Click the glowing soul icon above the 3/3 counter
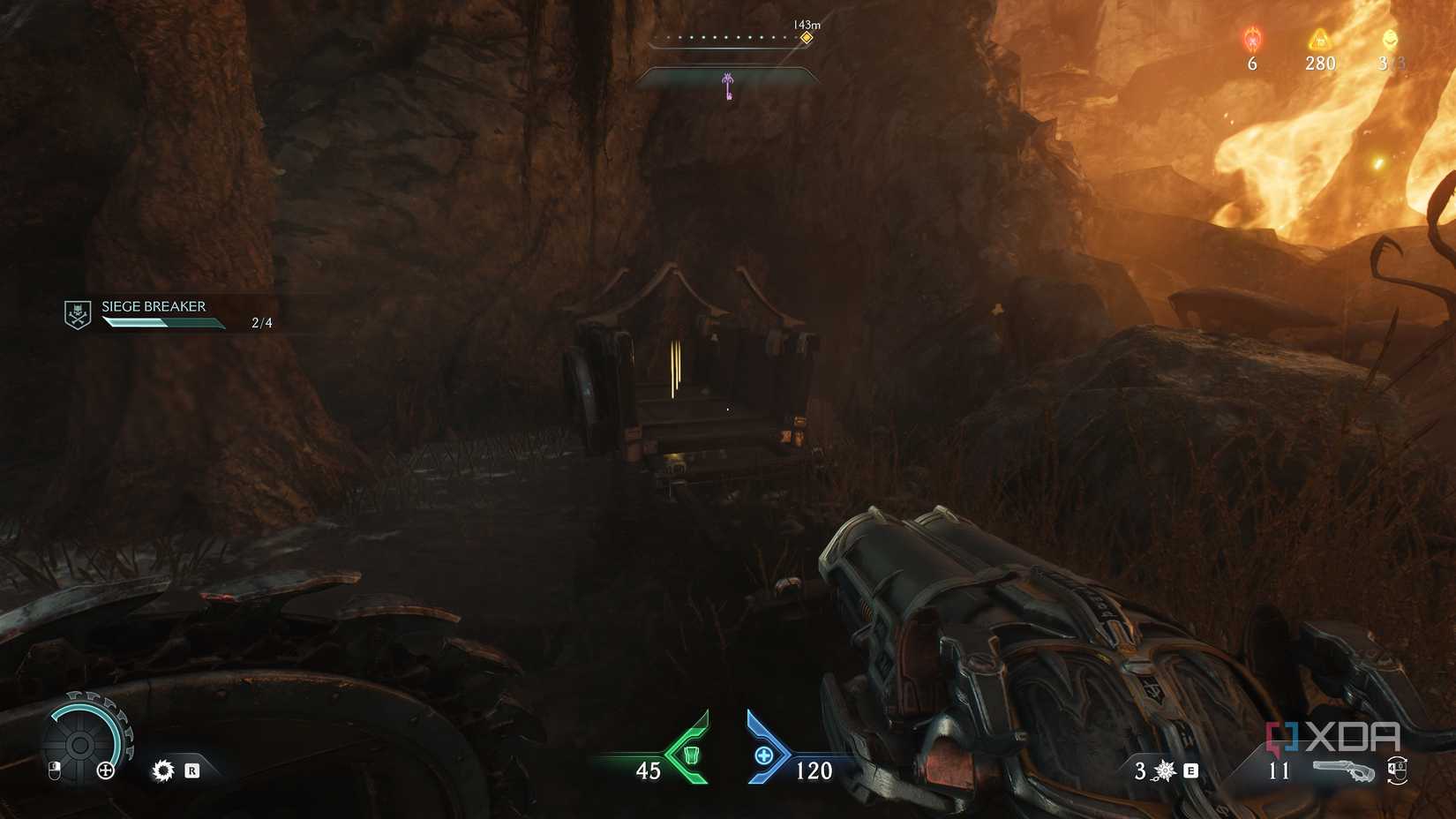 point(1390,39)
